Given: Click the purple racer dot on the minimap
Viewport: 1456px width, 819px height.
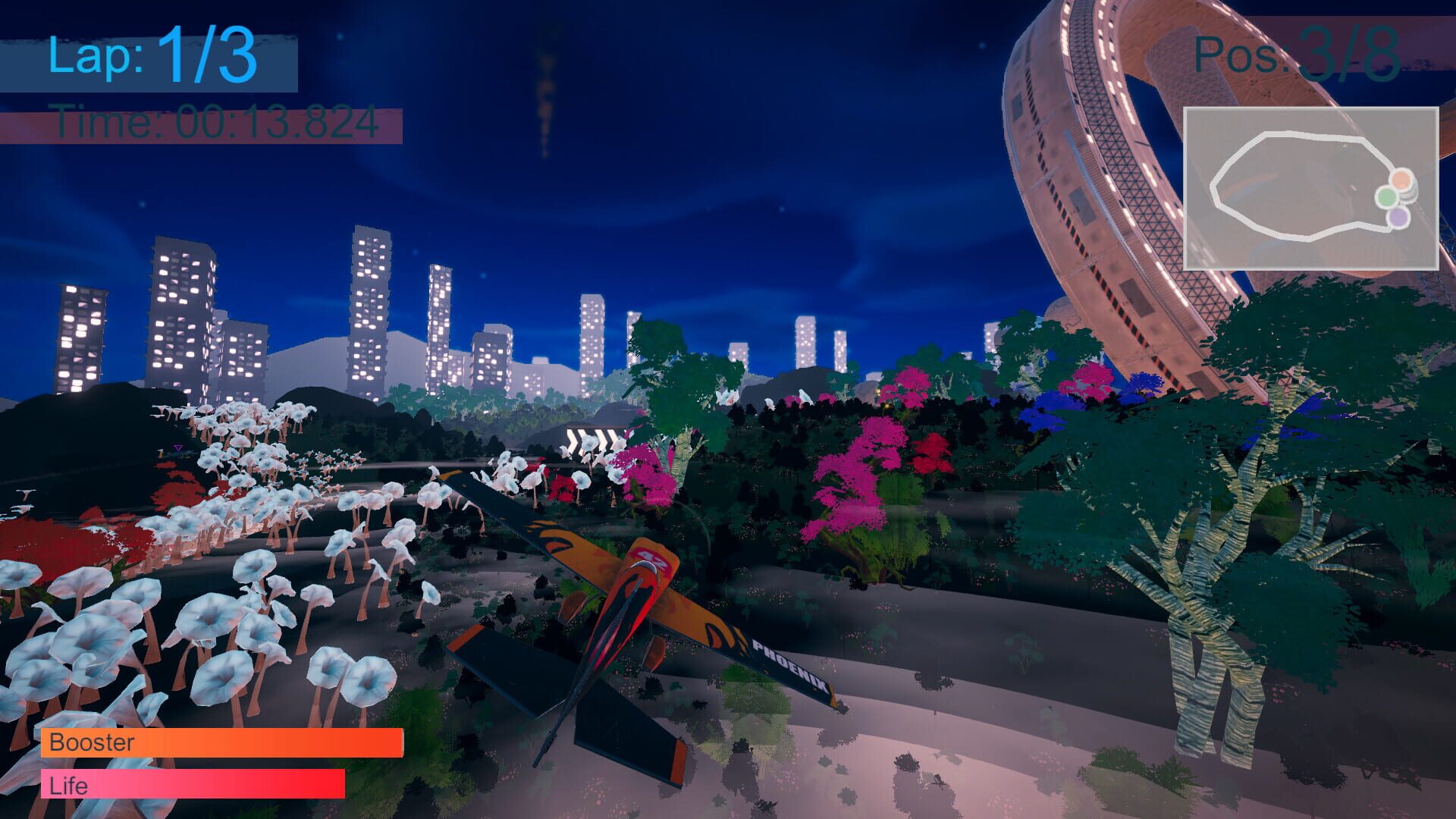Looking at the screenshot, I should coord(1398,218).
